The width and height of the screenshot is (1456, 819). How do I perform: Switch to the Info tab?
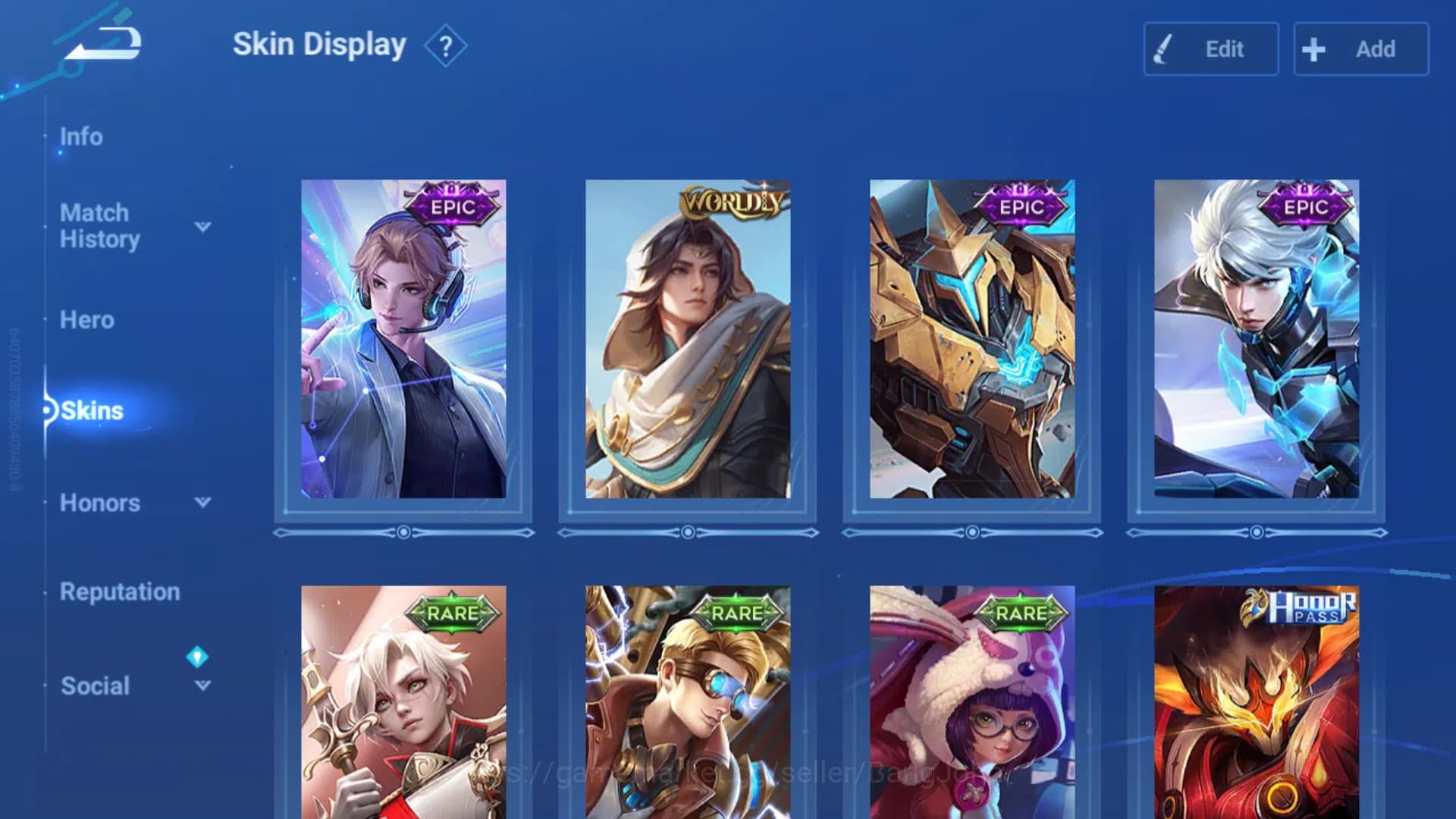click(x=81, y=137)
